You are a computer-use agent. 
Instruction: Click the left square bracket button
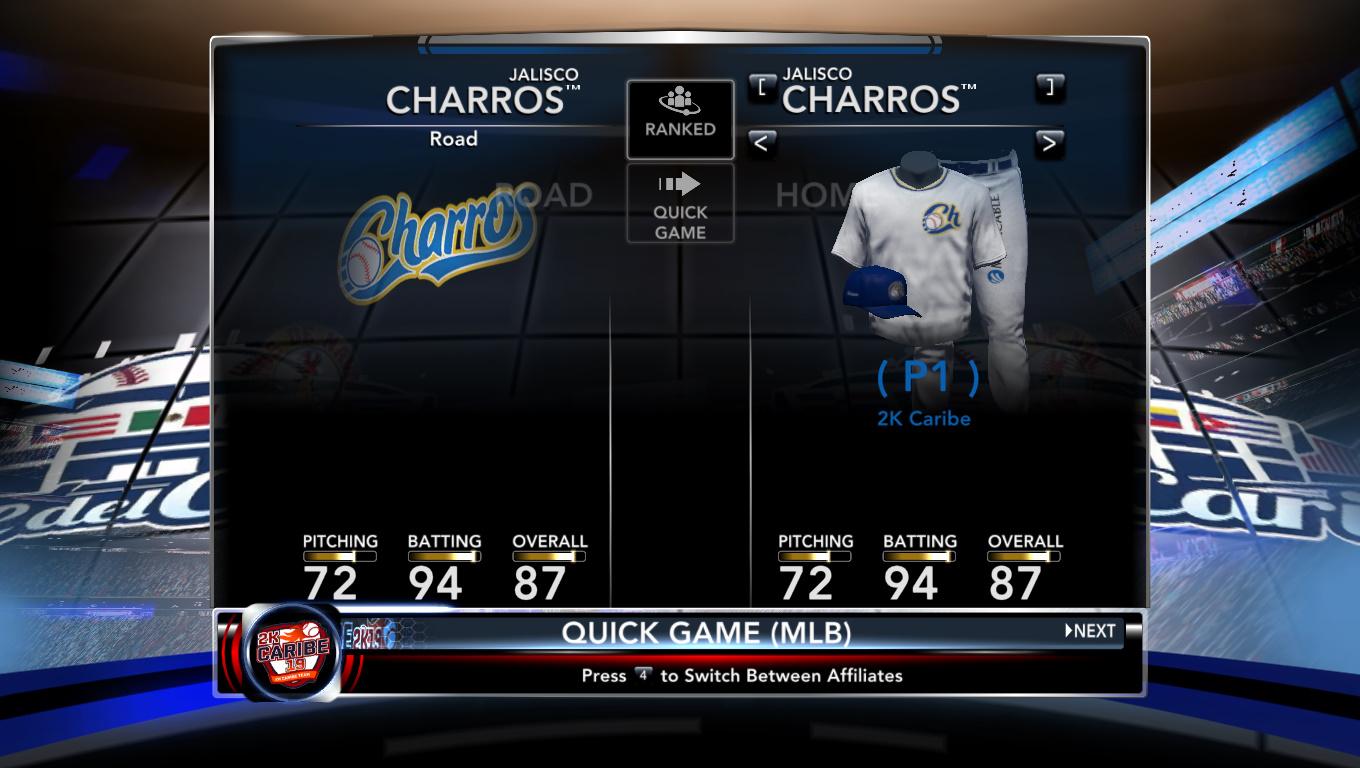tap(761, 86)
